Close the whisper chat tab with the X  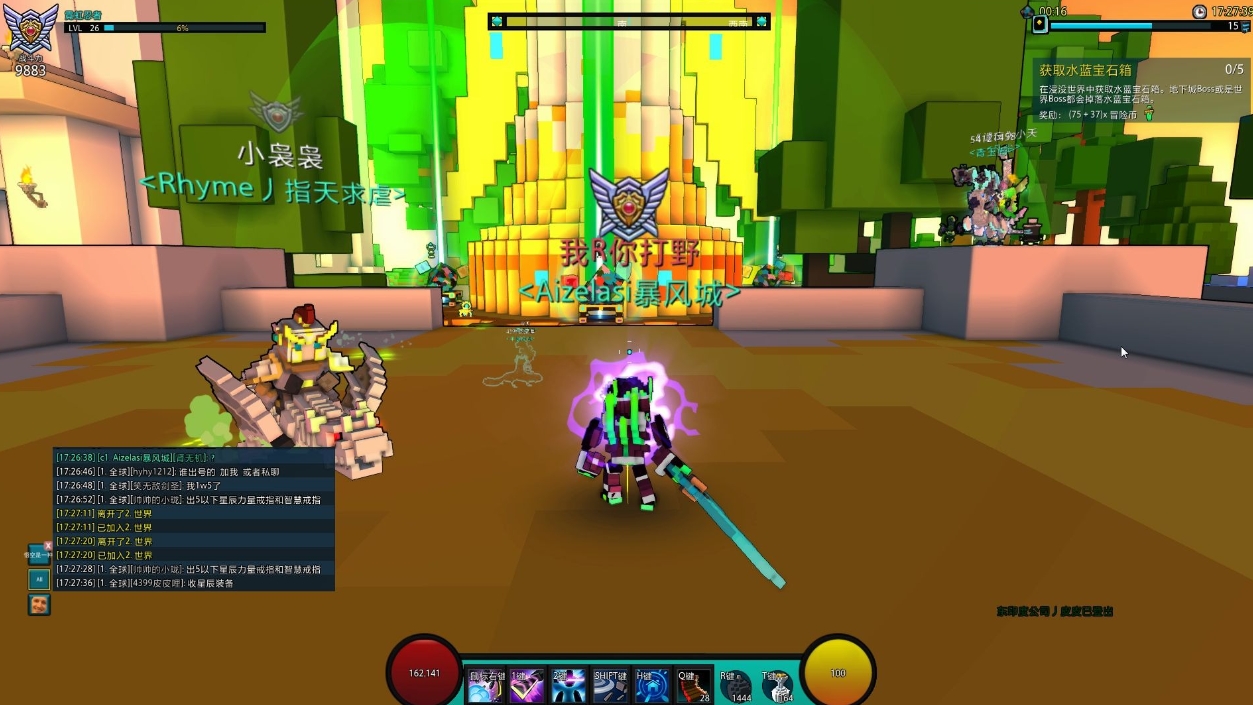coord(48,546)
